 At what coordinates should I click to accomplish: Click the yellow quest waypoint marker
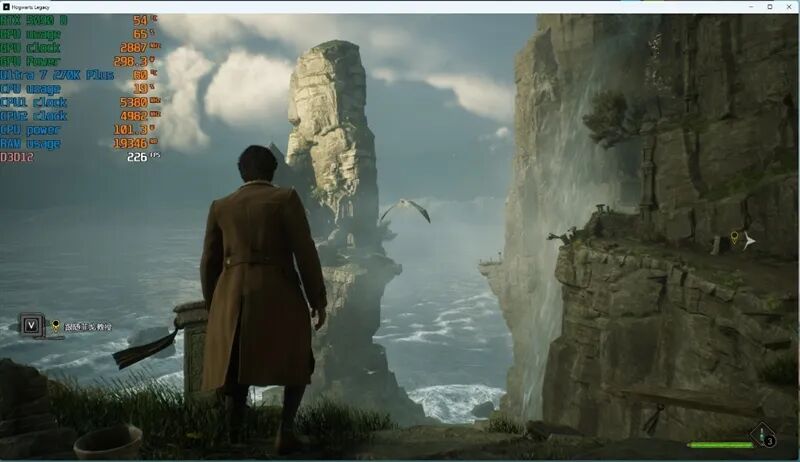[735, 238]
